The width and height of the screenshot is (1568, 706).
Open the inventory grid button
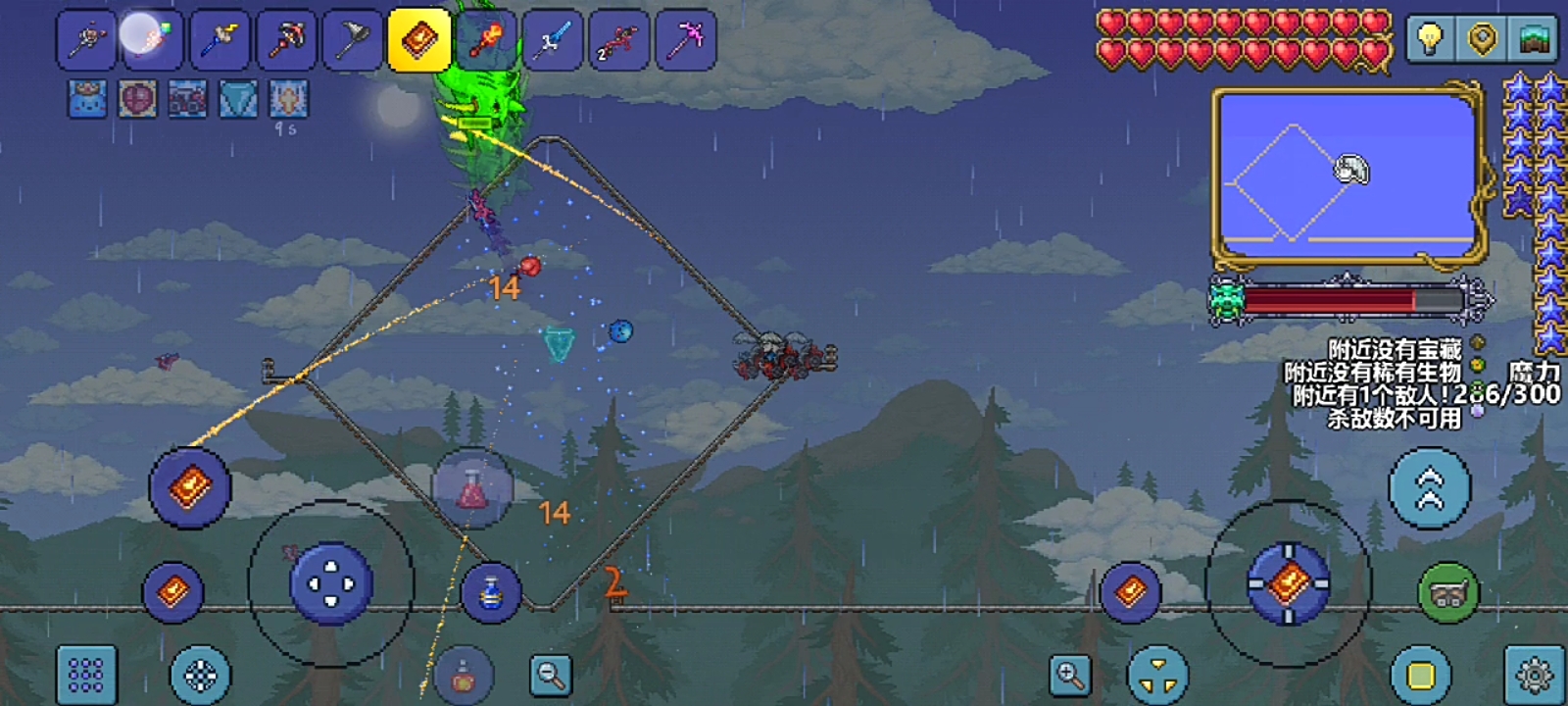[x=86, y=675]
